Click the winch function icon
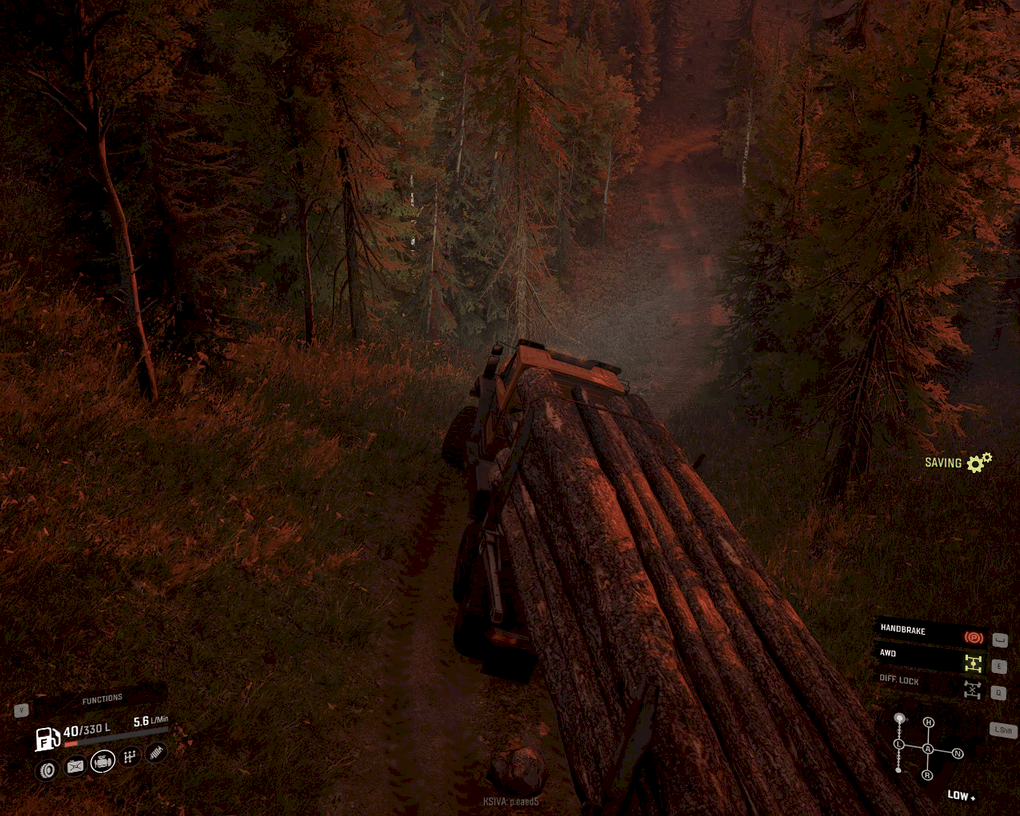 [x=74, y=766]
